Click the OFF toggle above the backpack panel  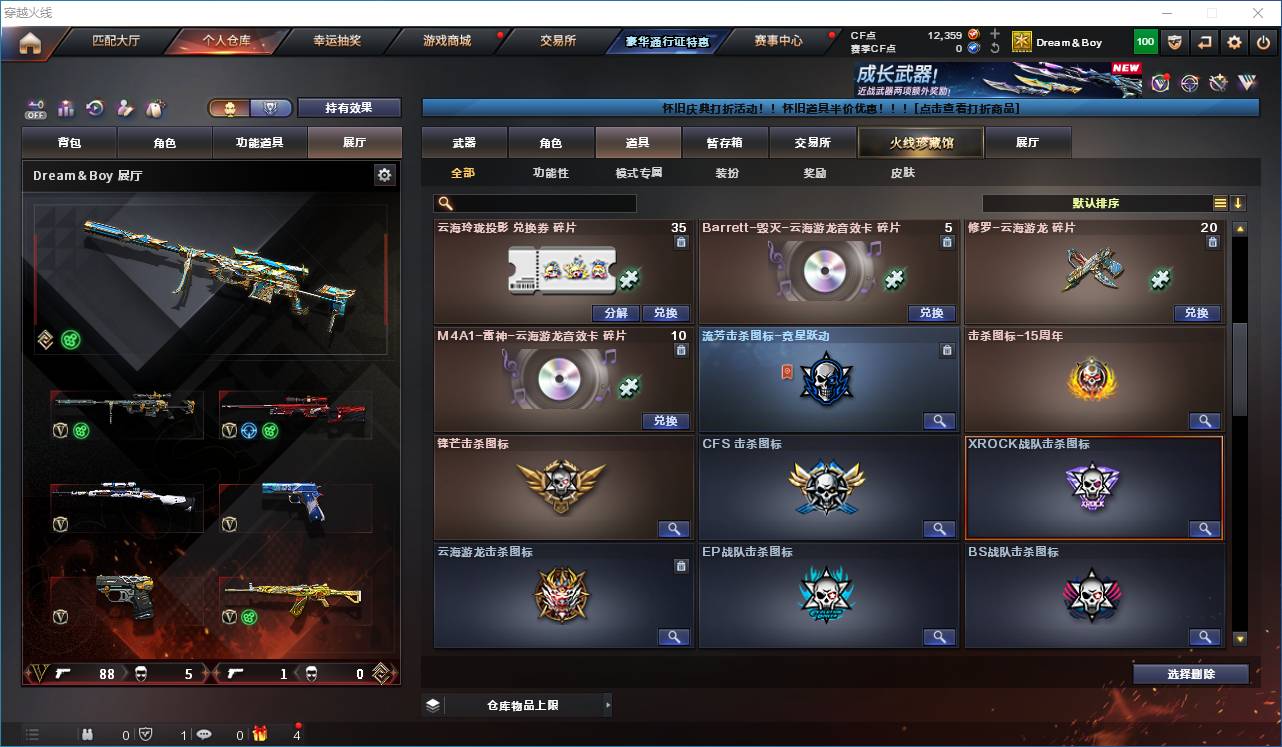(35, 110)
